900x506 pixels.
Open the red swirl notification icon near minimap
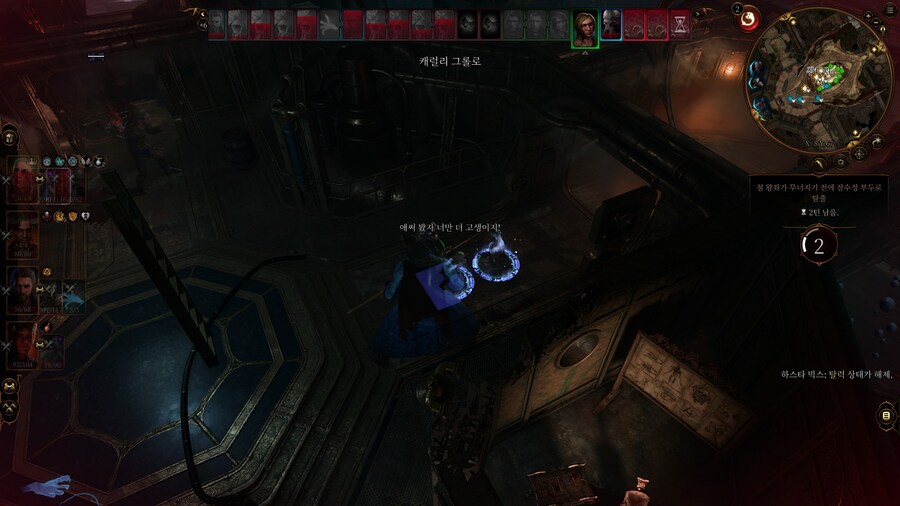747,20
